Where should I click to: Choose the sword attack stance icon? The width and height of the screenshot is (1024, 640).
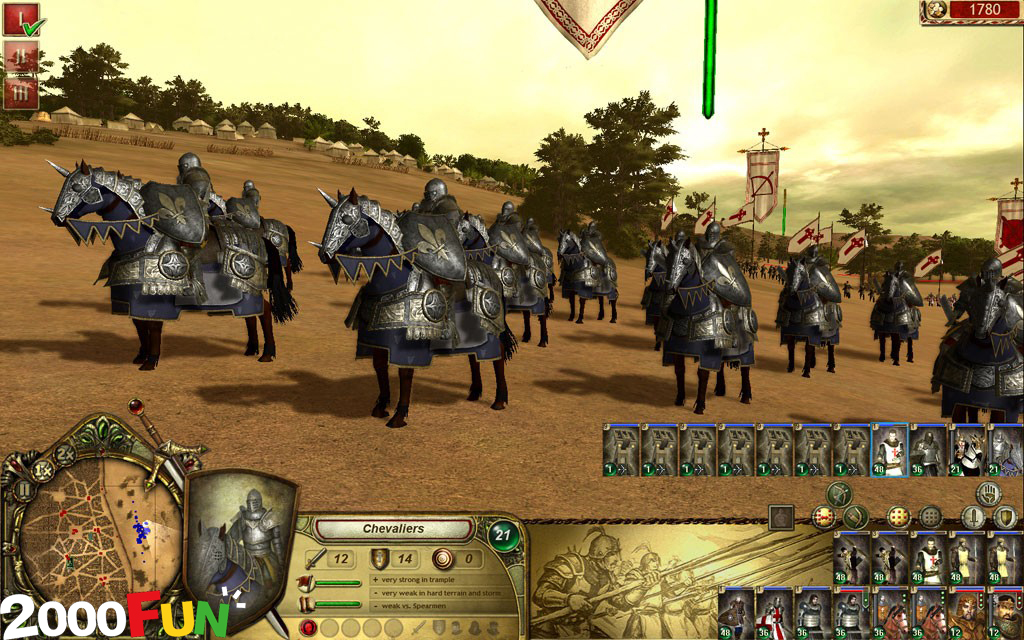click(x=973, y=517)
